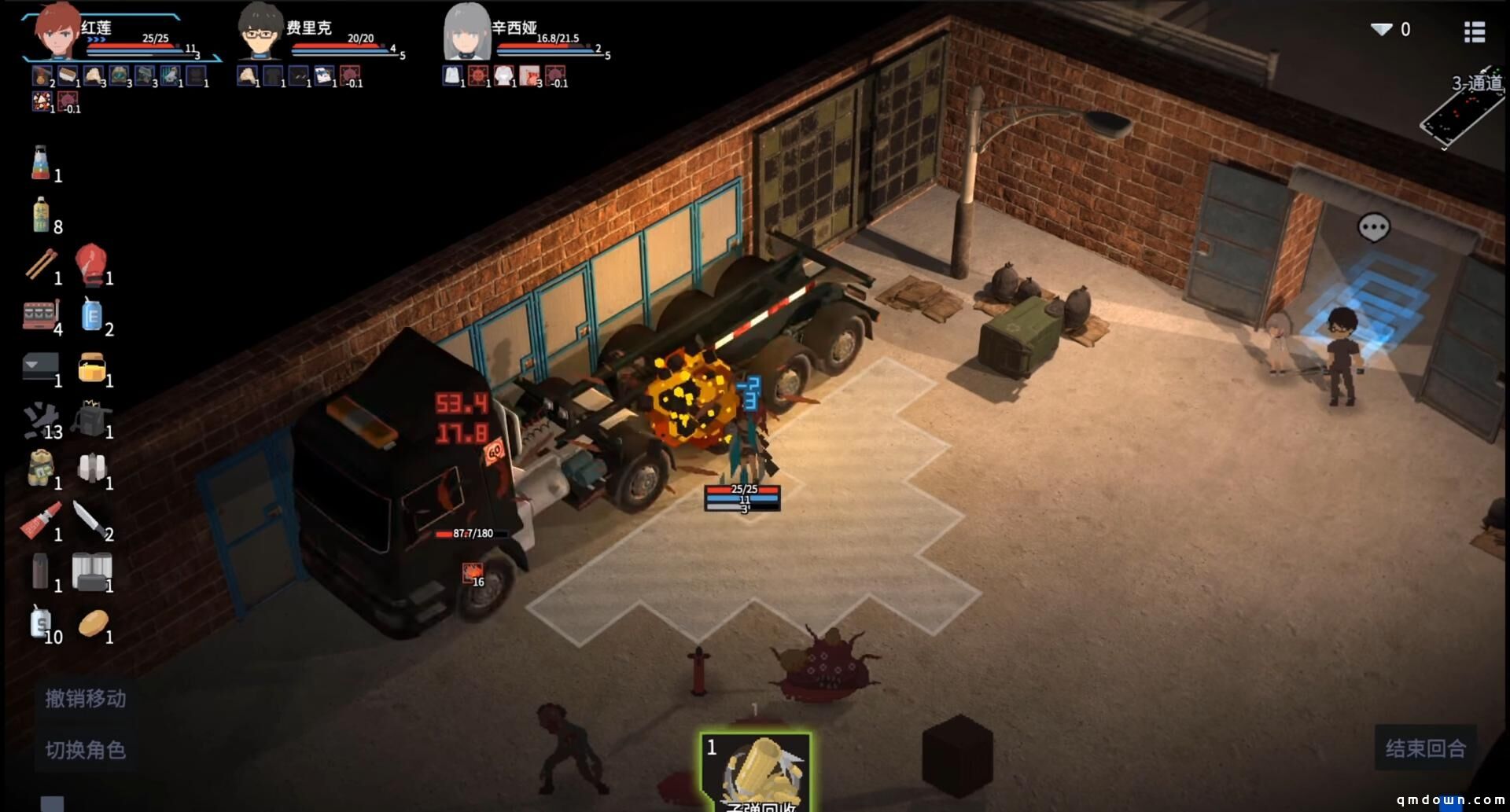
Task: Select the slot machine item
Action: click(x=40, y=315)
